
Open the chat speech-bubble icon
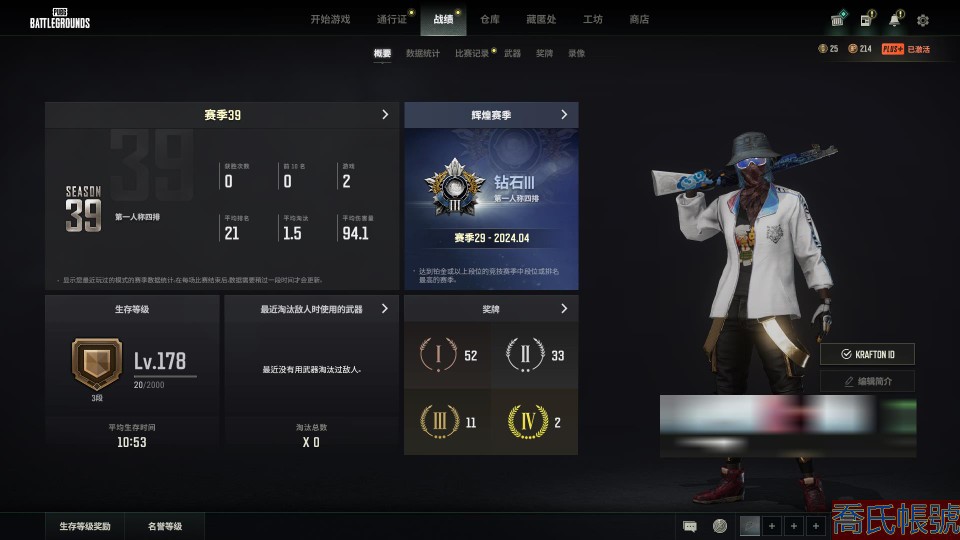tap(690, 526)
